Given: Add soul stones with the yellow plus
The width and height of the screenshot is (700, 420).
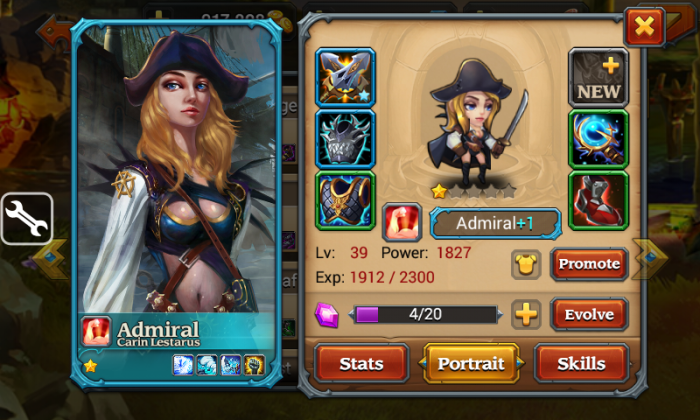Looking at the screenshot, I should pos(526,314).
